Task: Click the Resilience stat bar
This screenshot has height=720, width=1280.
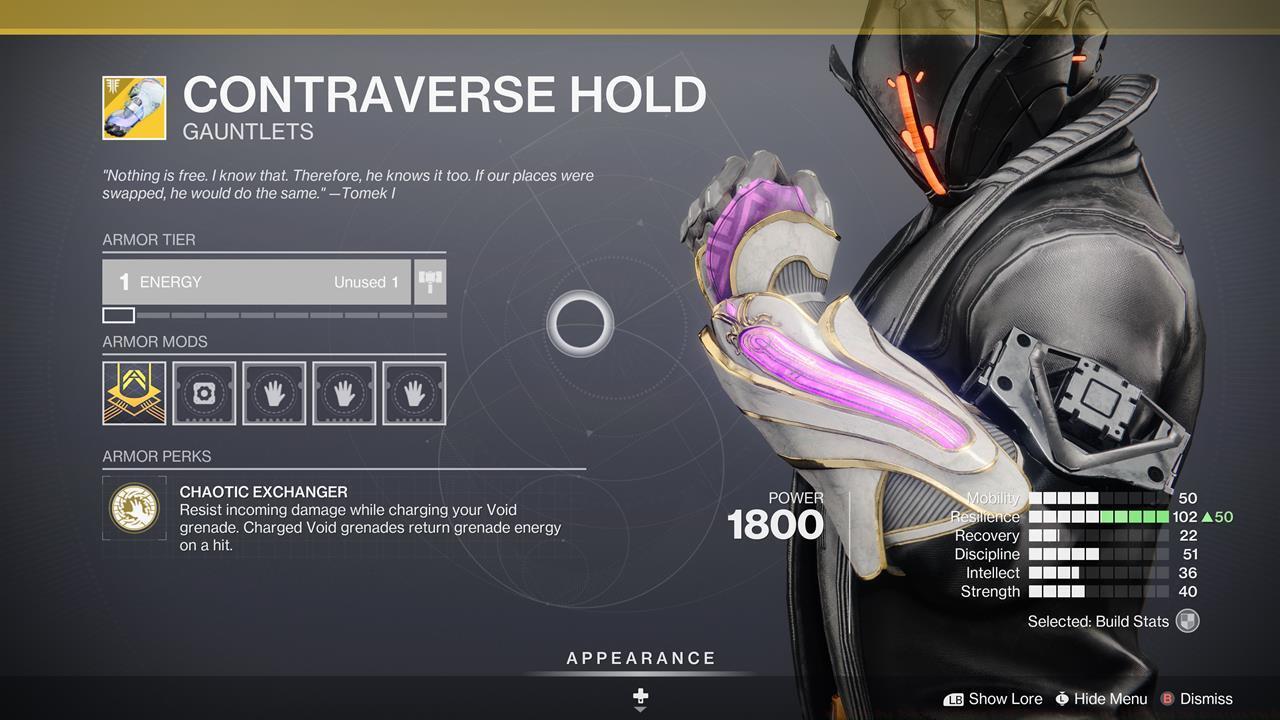Action: coord(1100,517)
